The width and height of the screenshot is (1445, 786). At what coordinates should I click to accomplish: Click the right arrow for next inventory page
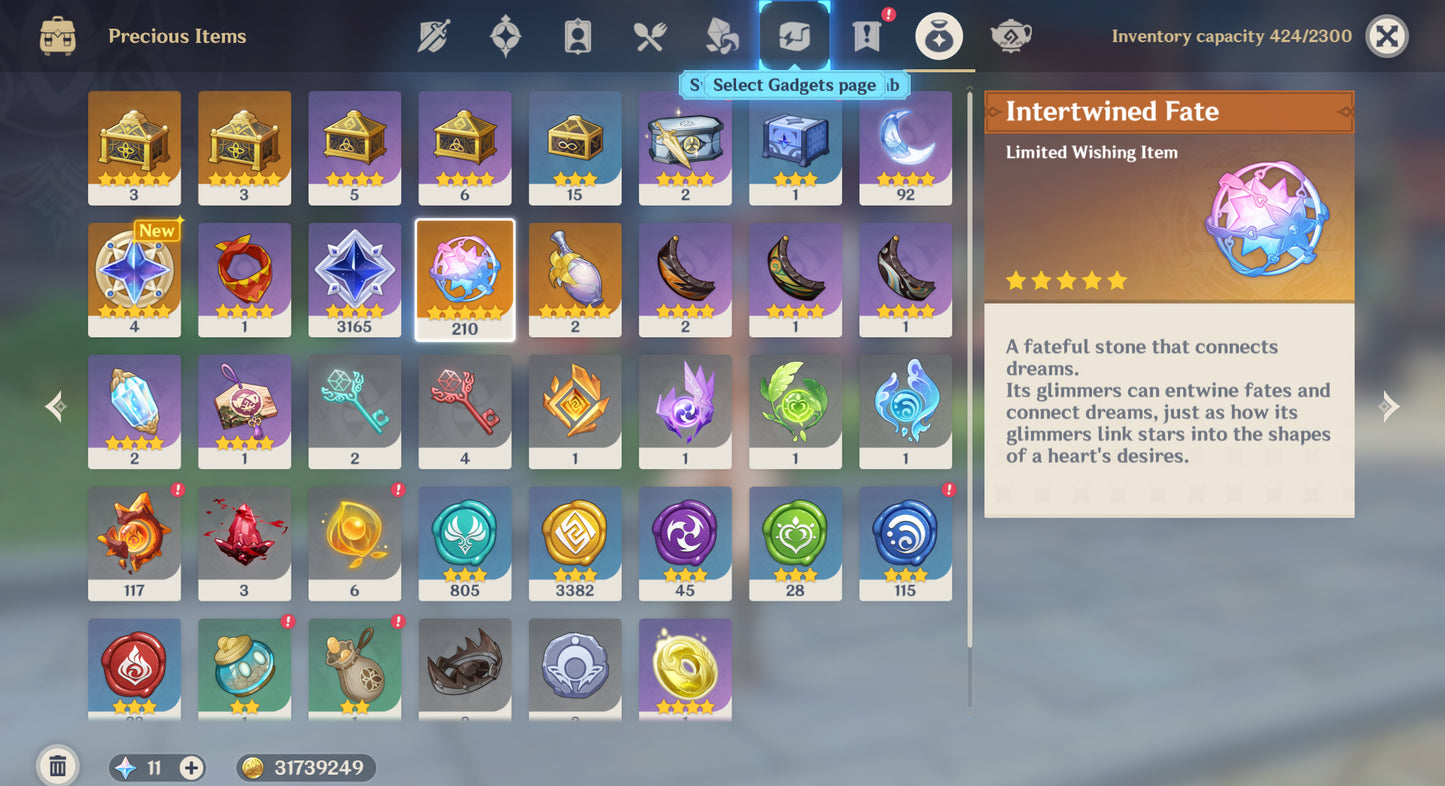[x=1389, y=406]
